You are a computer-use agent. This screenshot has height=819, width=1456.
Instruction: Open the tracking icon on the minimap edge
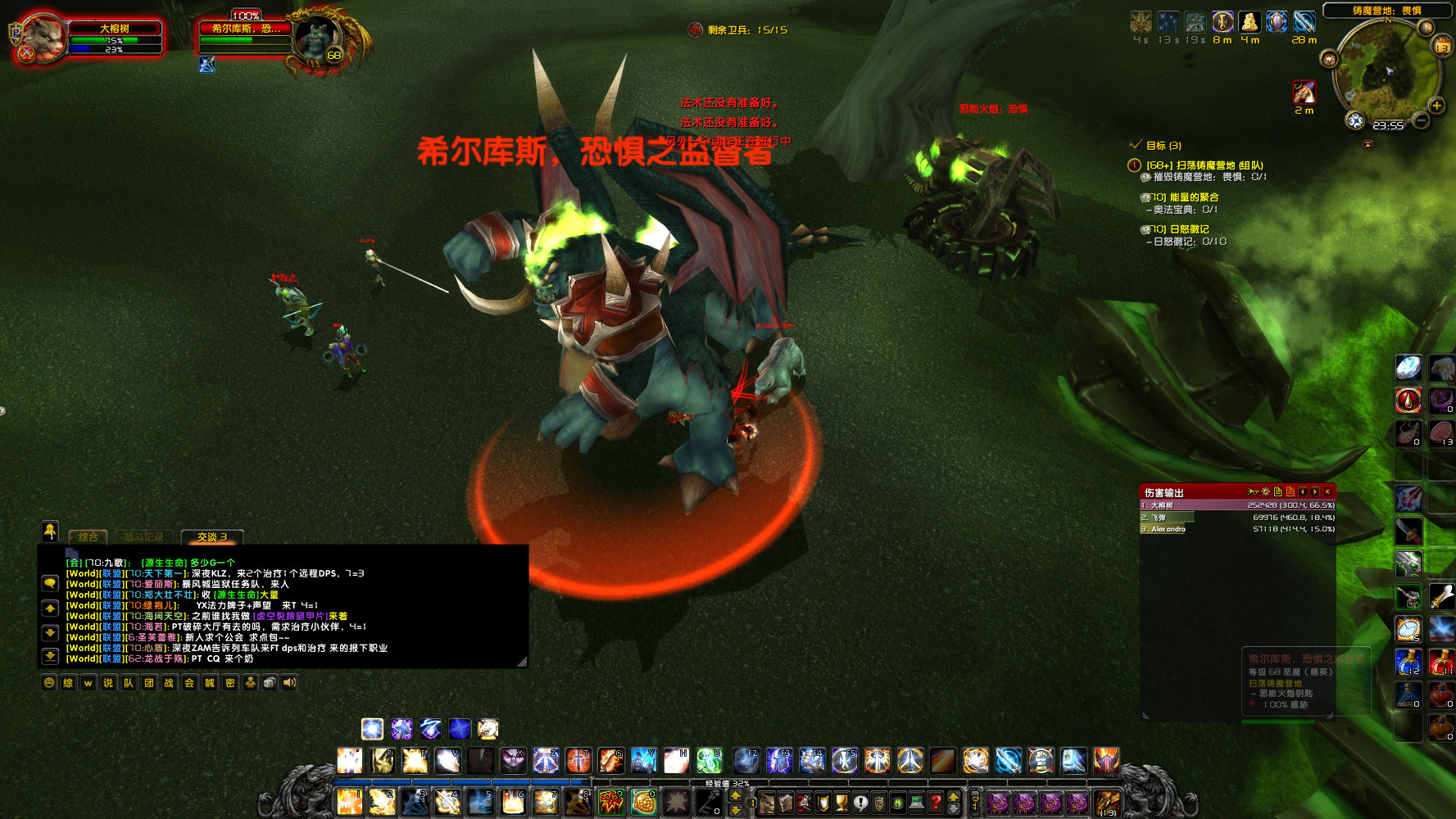1356,121
